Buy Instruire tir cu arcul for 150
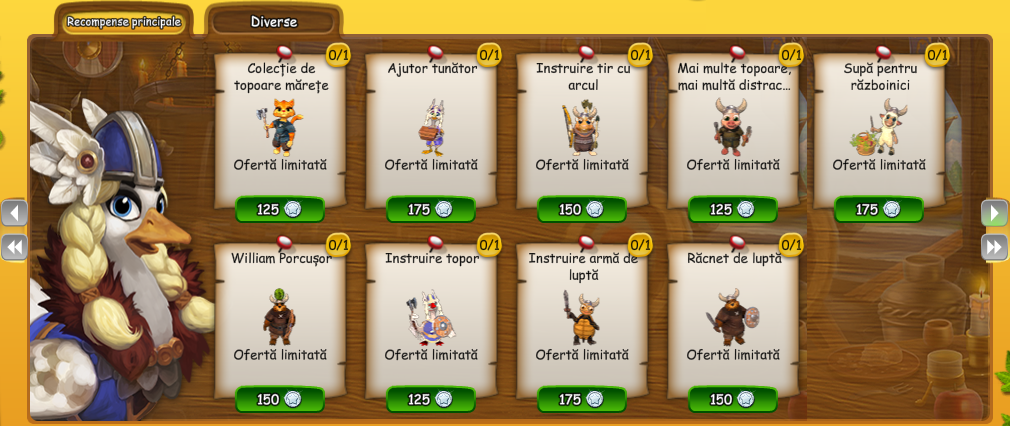 582,209
